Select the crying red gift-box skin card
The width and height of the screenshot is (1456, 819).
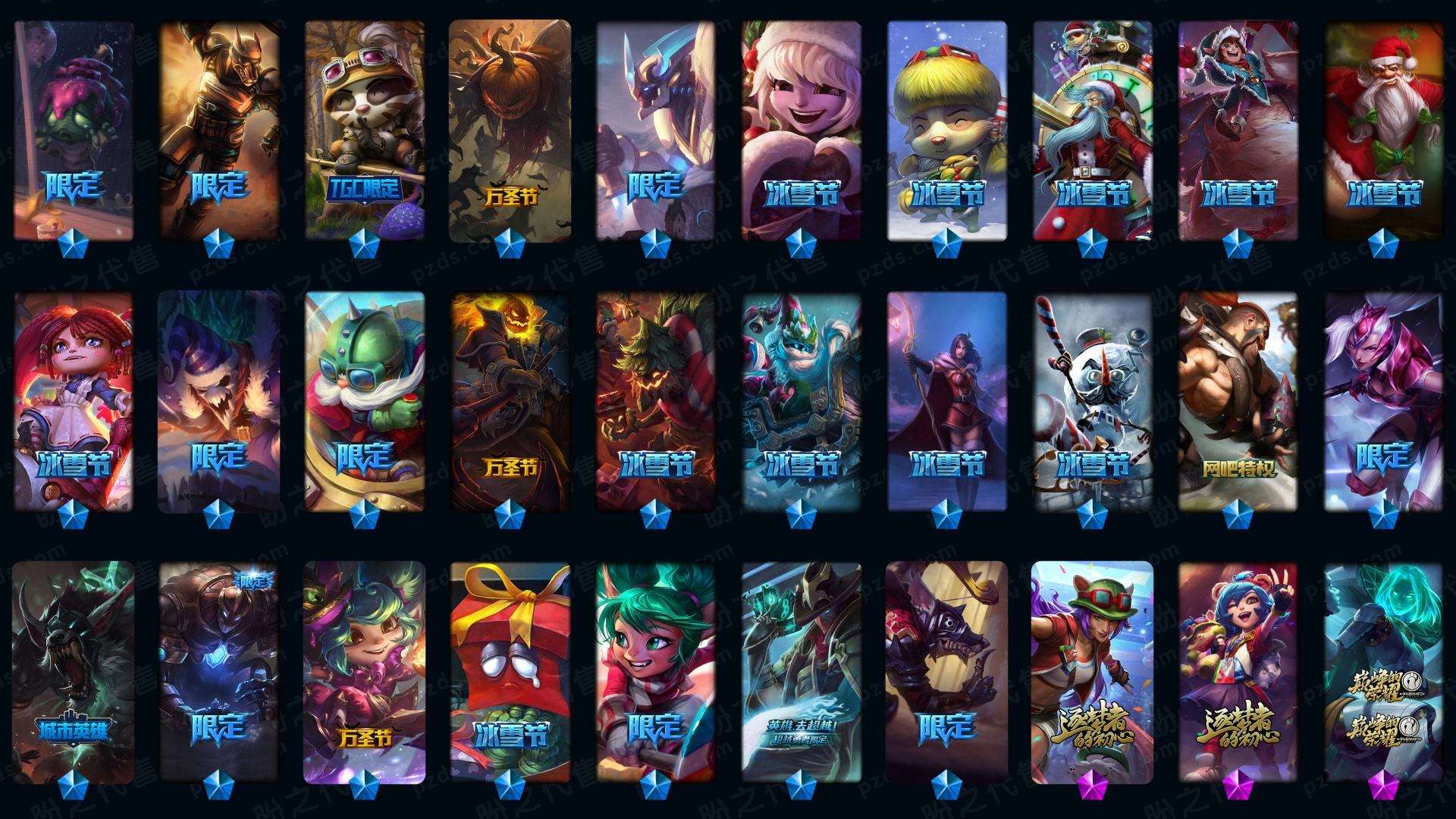click(510, 671)
